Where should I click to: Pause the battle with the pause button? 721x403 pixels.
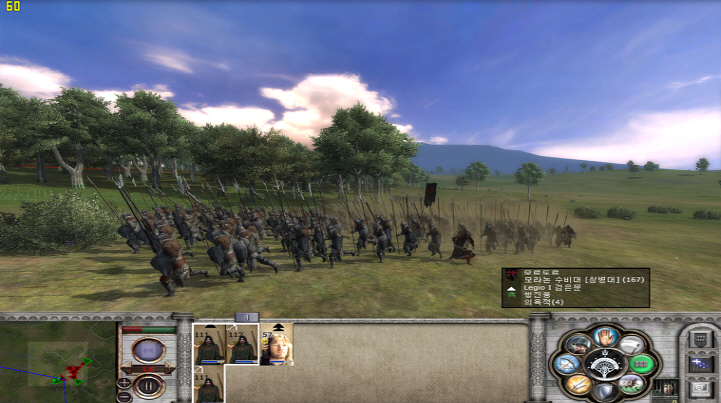click(x=149, y=384)
